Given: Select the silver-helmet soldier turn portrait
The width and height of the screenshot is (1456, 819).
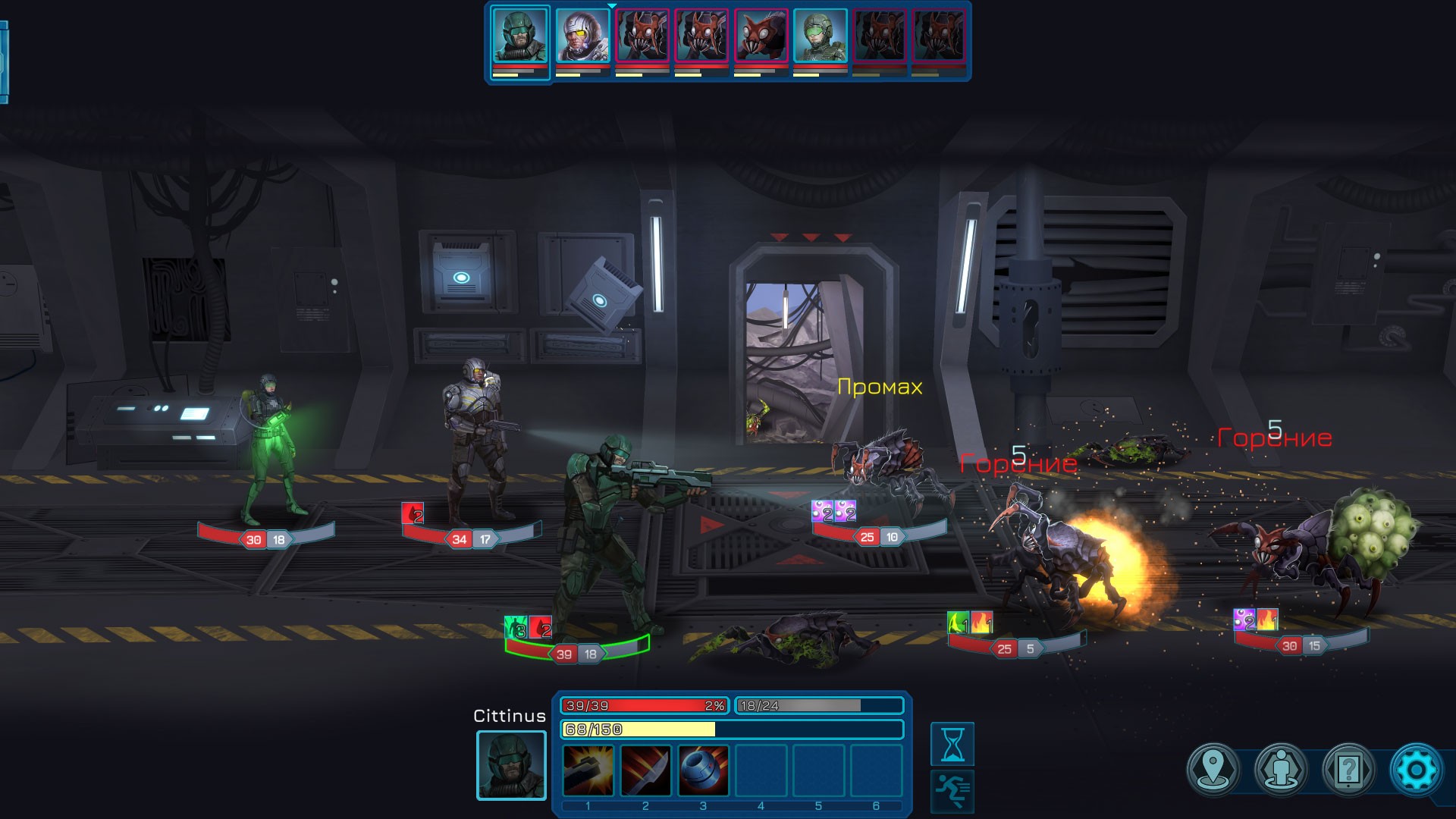Looking at the screenshot, I should click(582, 36).
